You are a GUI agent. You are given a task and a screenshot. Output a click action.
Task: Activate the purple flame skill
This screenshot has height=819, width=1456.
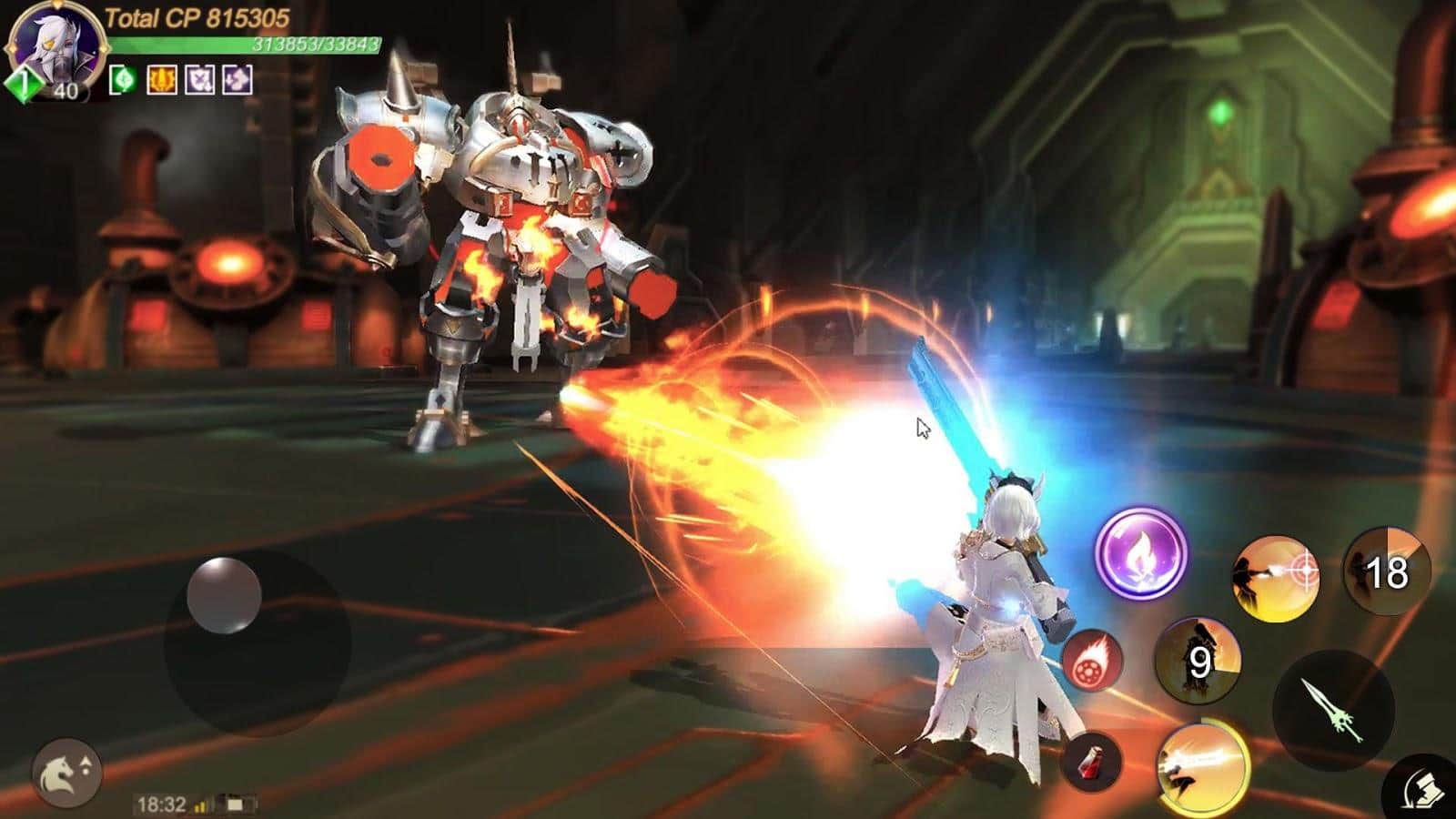point(1141,553)
